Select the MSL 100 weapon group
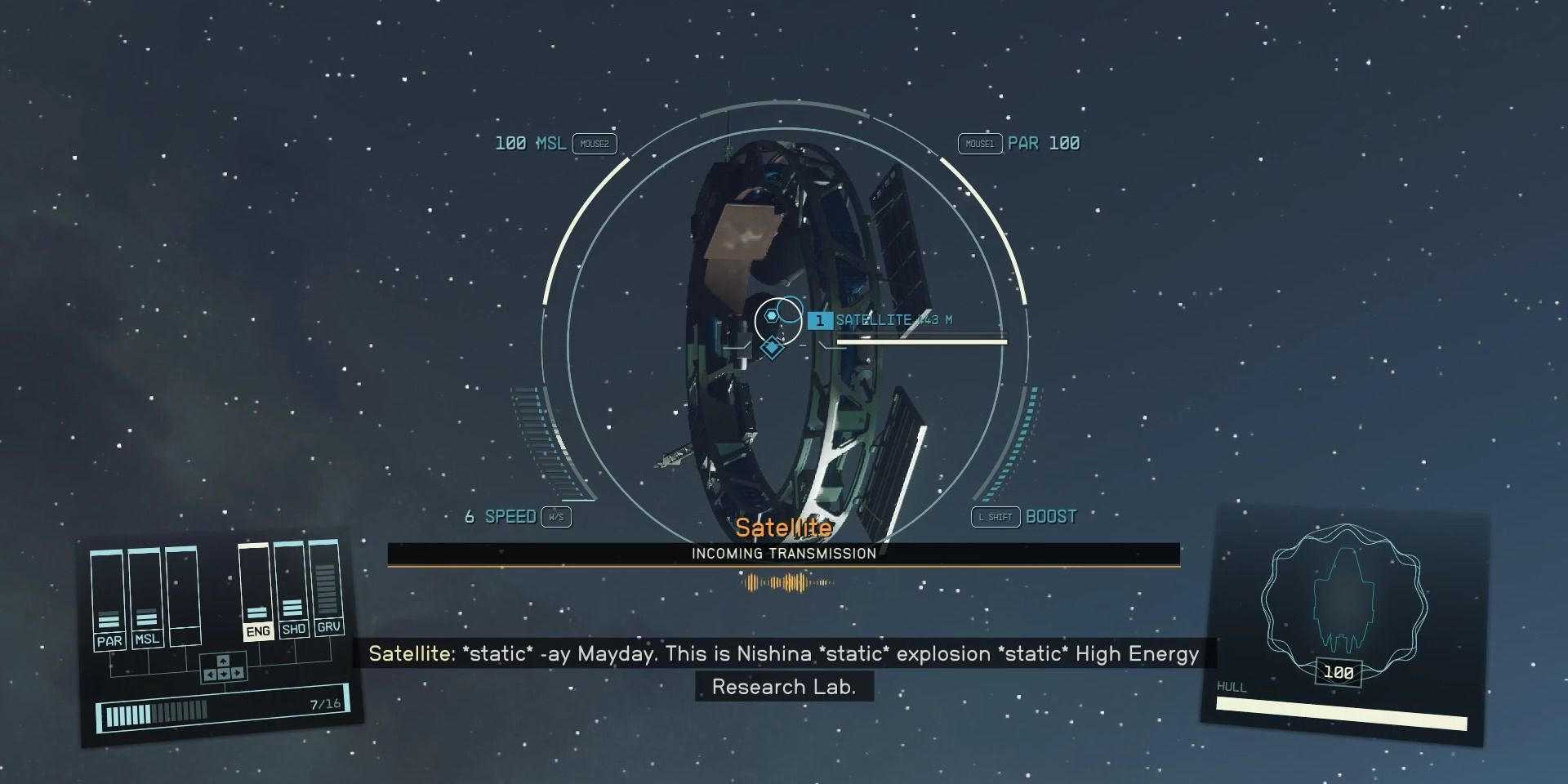The image size is (1568, 784). 530,143
